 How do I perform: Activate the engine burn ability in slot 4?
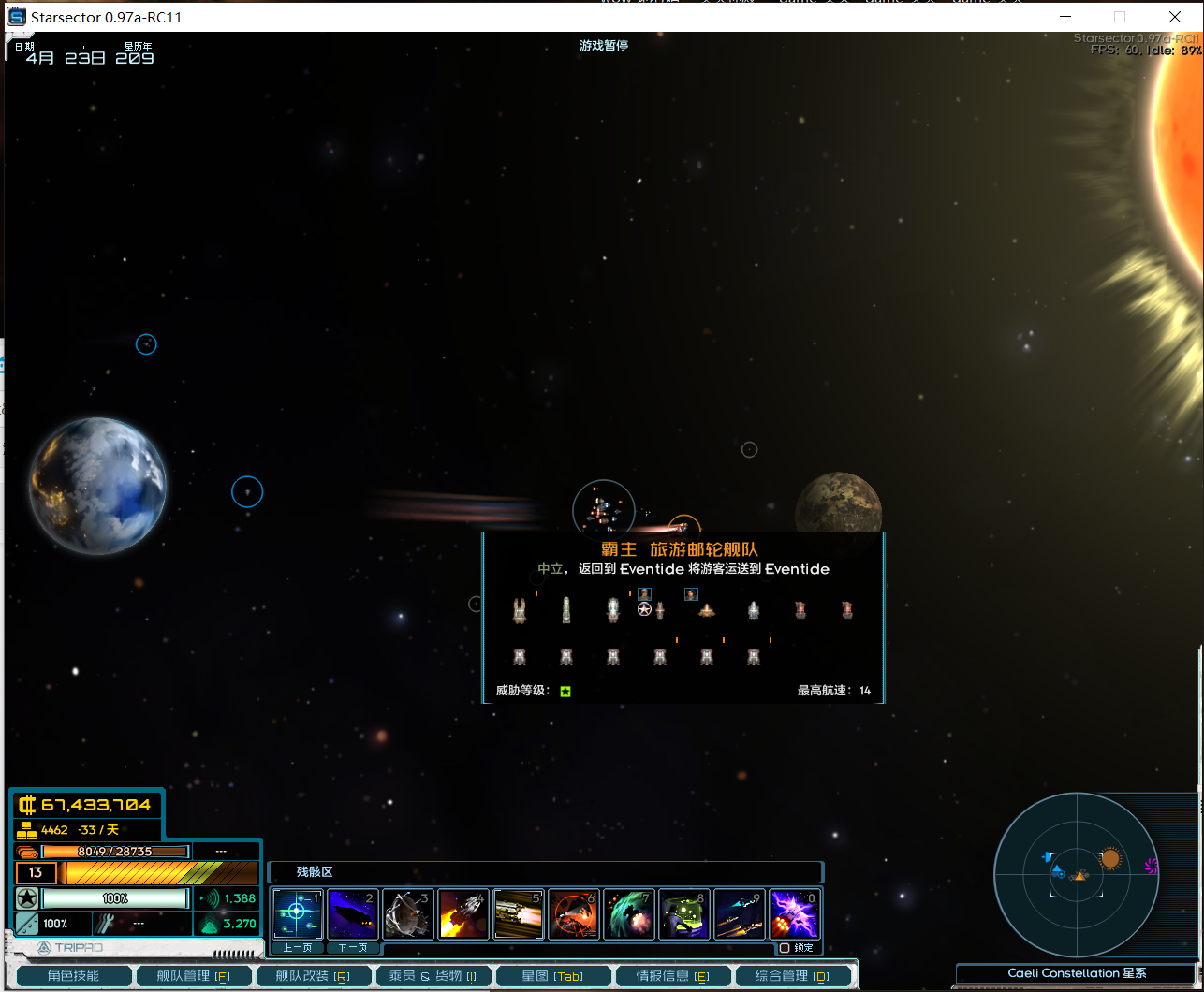coord(463,914)
